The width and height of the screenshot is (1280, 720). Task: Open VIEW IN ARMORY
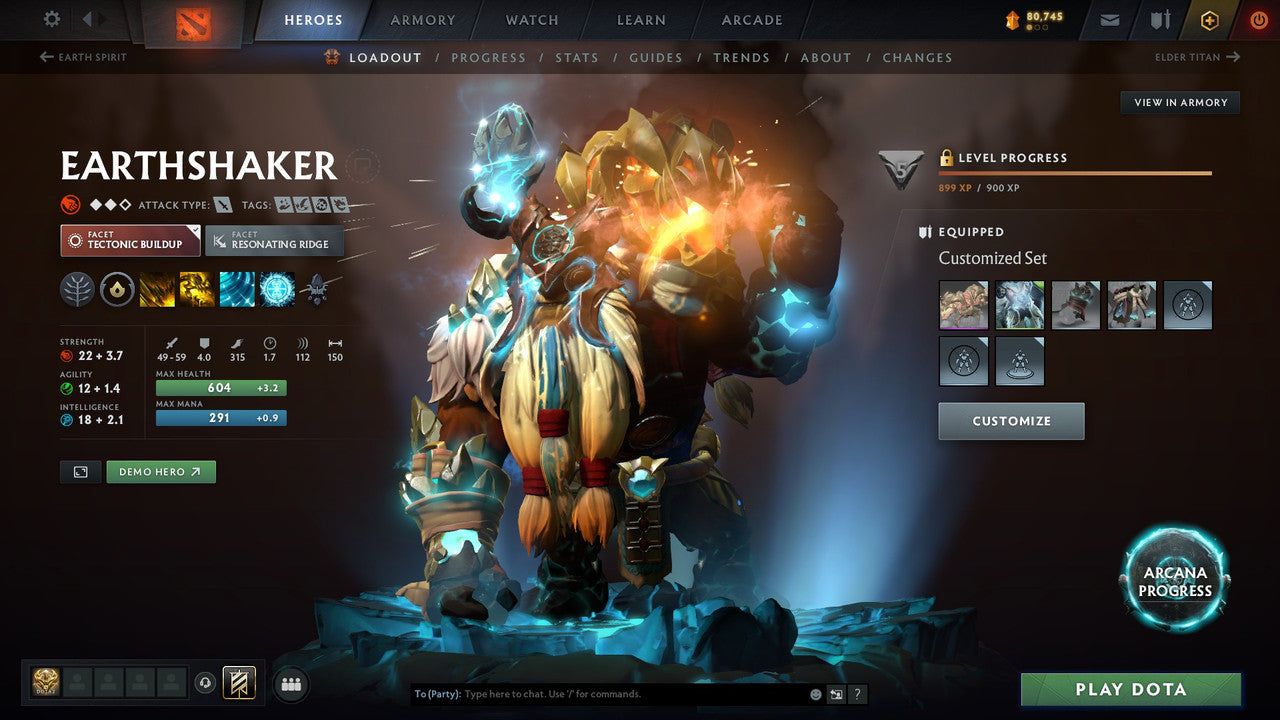coord(1180,102)
